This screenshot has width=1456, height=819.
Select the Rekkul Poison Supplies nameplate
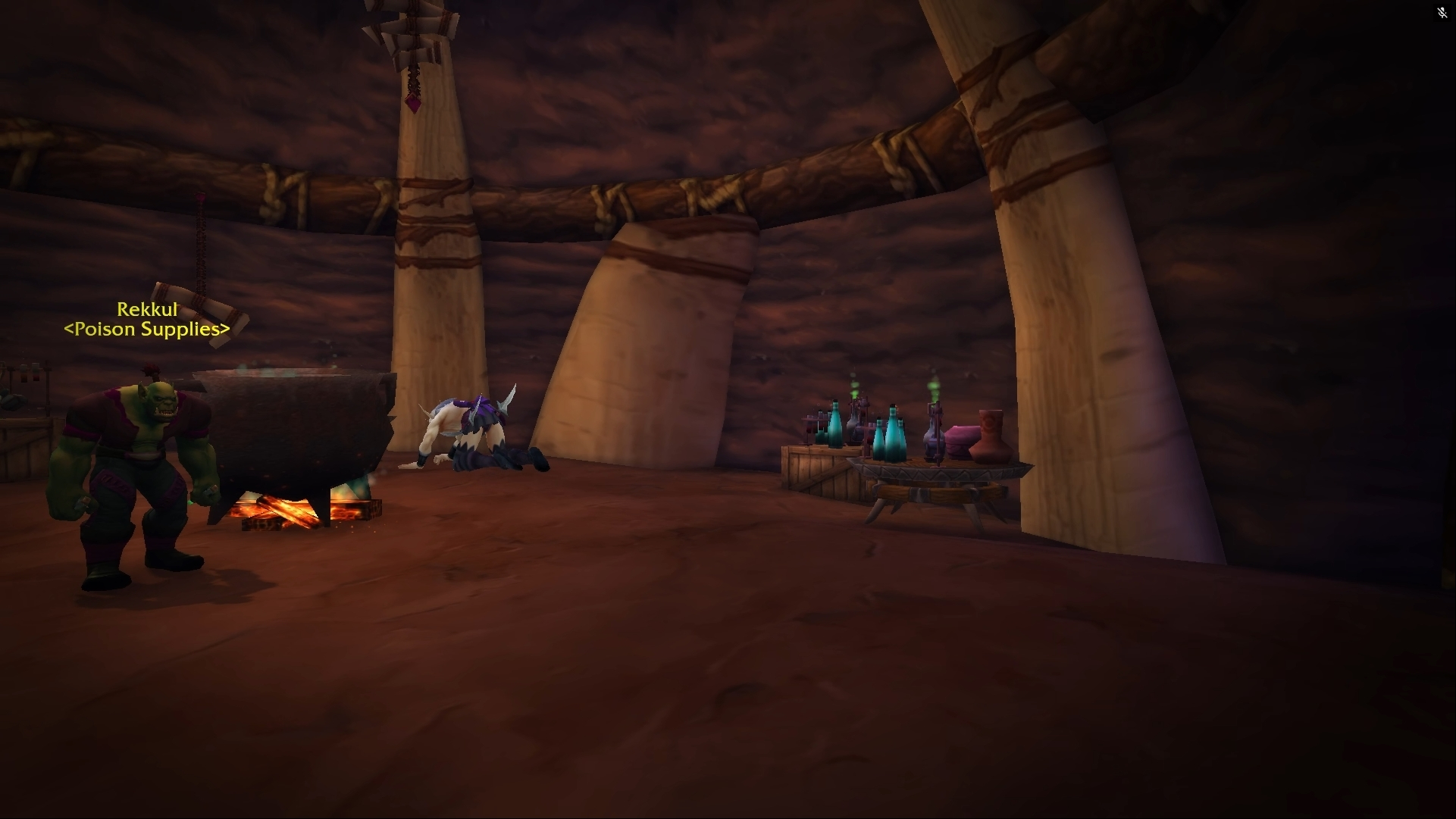[147, 319]
